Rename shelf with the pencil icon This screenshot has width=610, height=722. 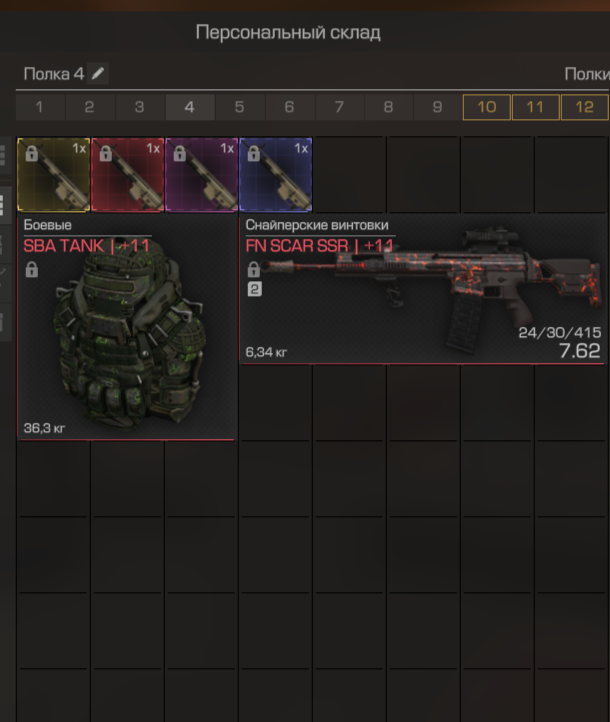click(97, 73)
